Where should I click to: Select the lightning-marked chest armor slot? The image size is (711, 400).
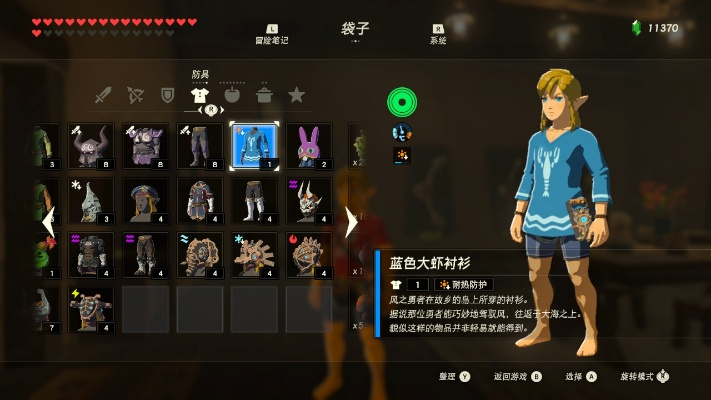point(91,309)
